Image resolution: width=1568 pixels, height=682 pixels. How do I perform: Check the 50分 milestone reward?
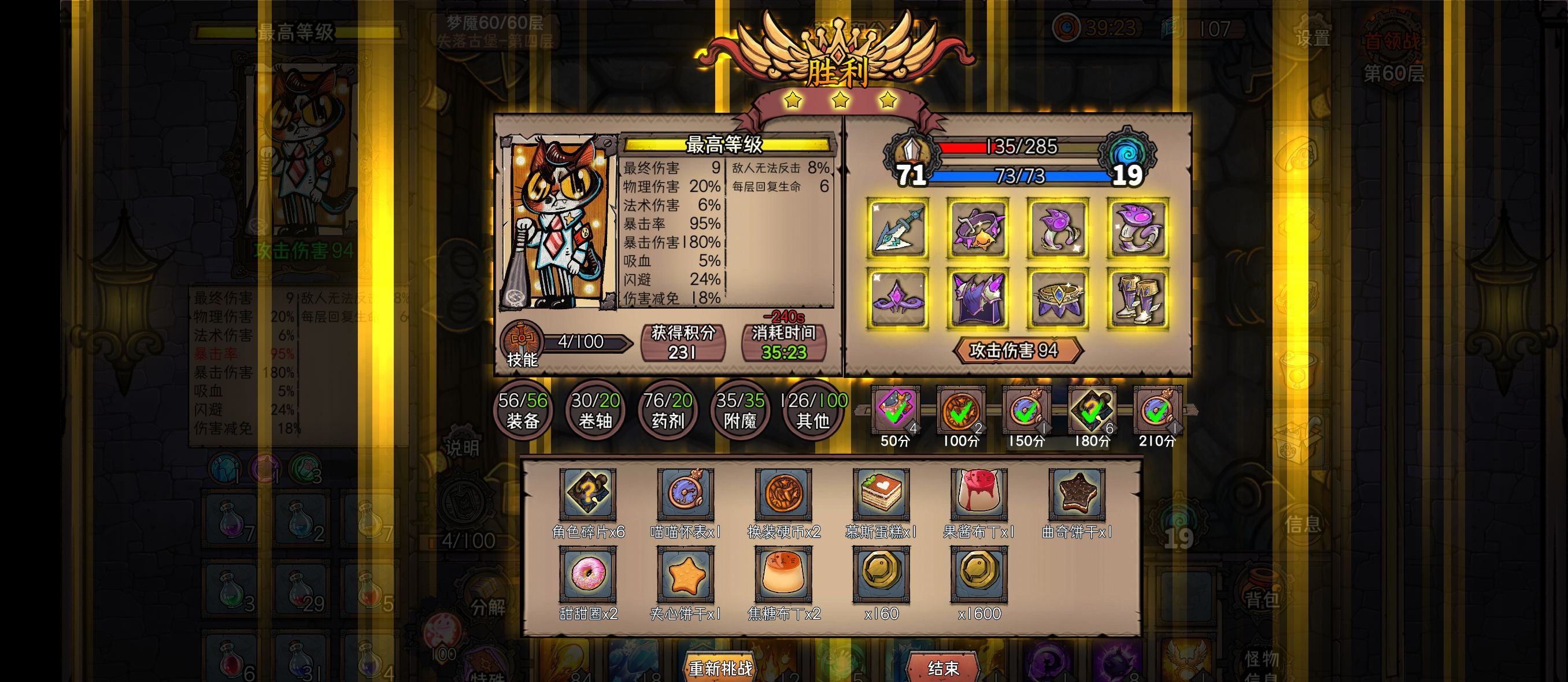click(895, 410)
